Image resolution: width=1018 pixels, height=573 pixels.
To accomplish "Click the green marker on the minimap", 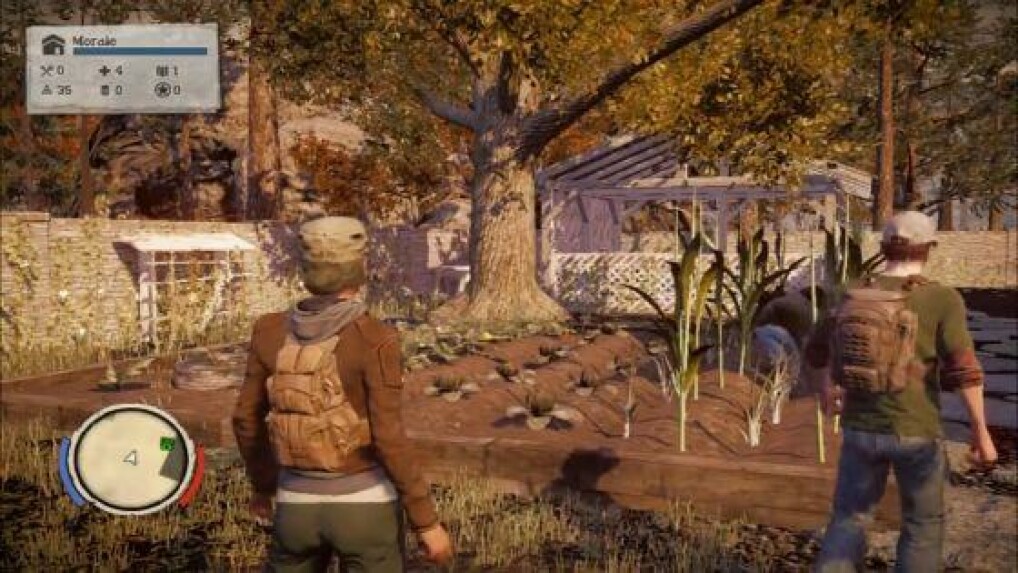I will coord(167,444).
